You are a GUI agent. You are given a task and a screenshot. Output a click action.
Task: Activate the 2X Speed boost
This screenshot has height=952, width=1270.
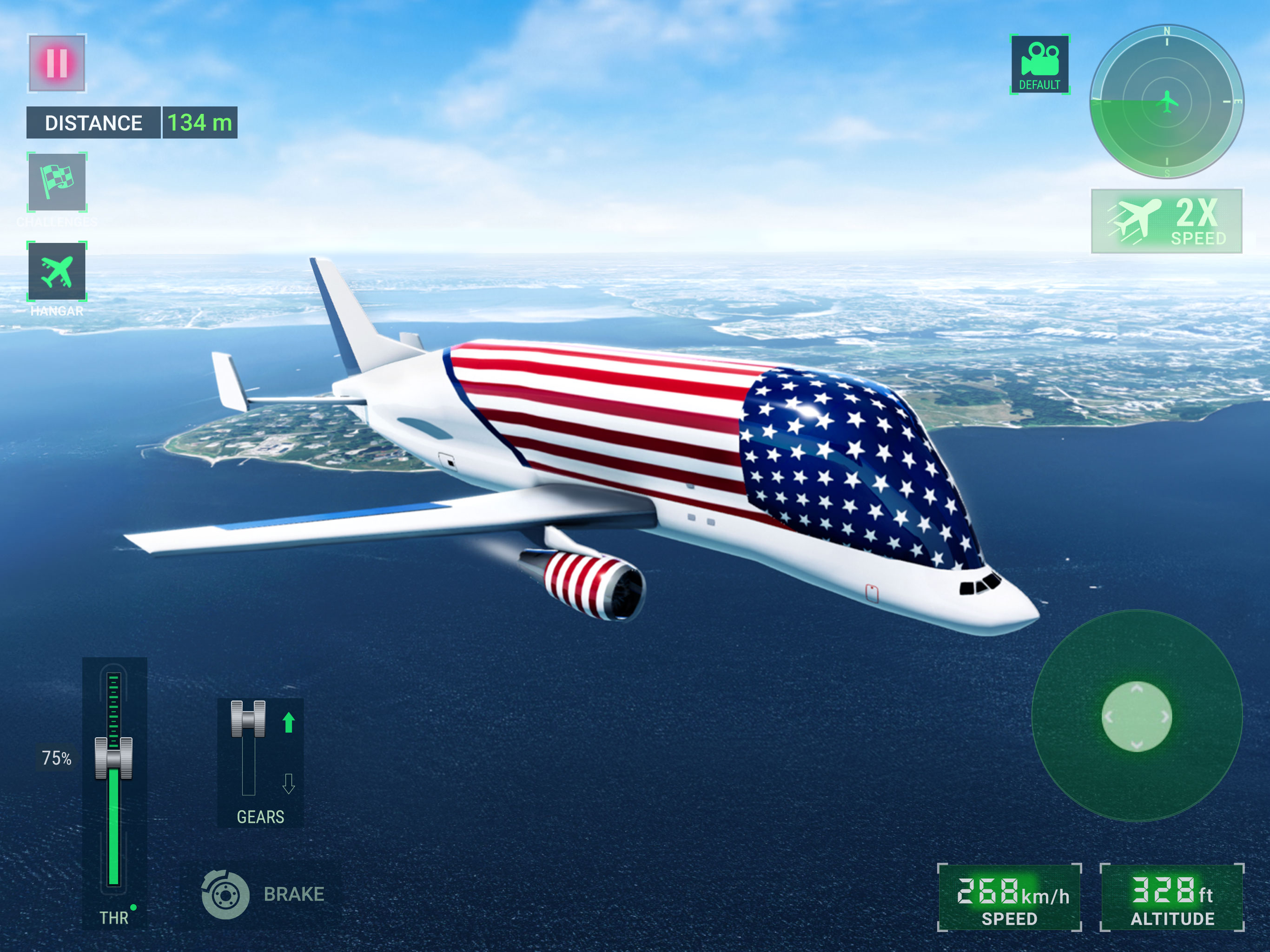coord(1166,221)
